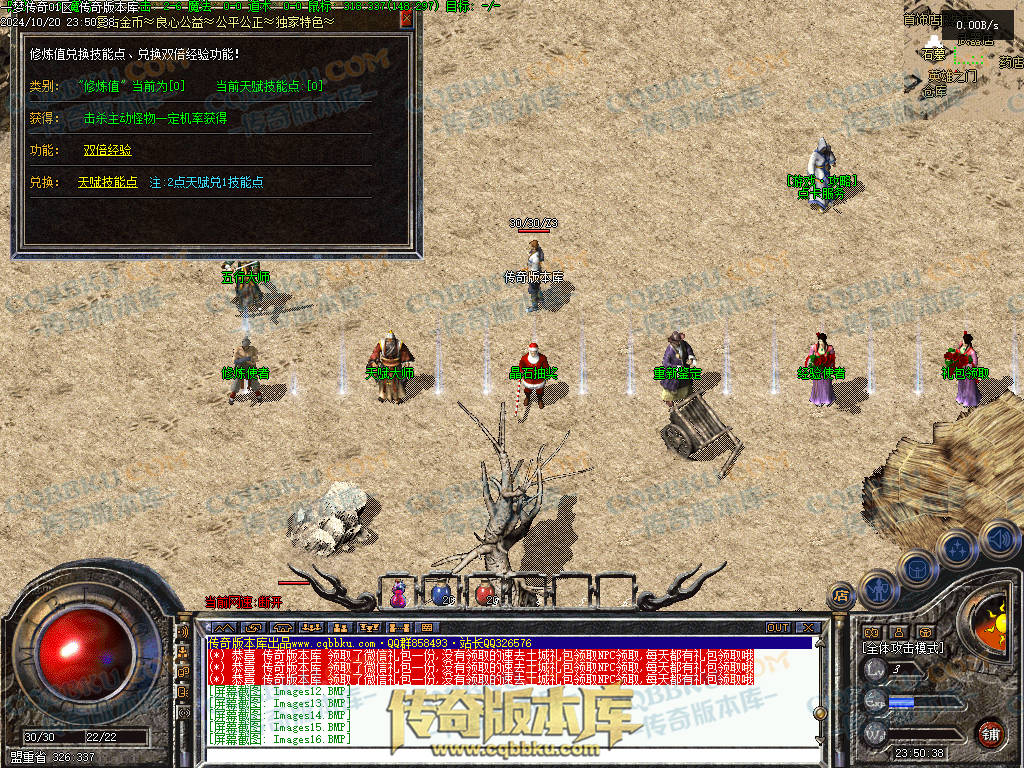Use the pink potion in the belt
Screen dimensions: 1024x768
pos(399,594)
